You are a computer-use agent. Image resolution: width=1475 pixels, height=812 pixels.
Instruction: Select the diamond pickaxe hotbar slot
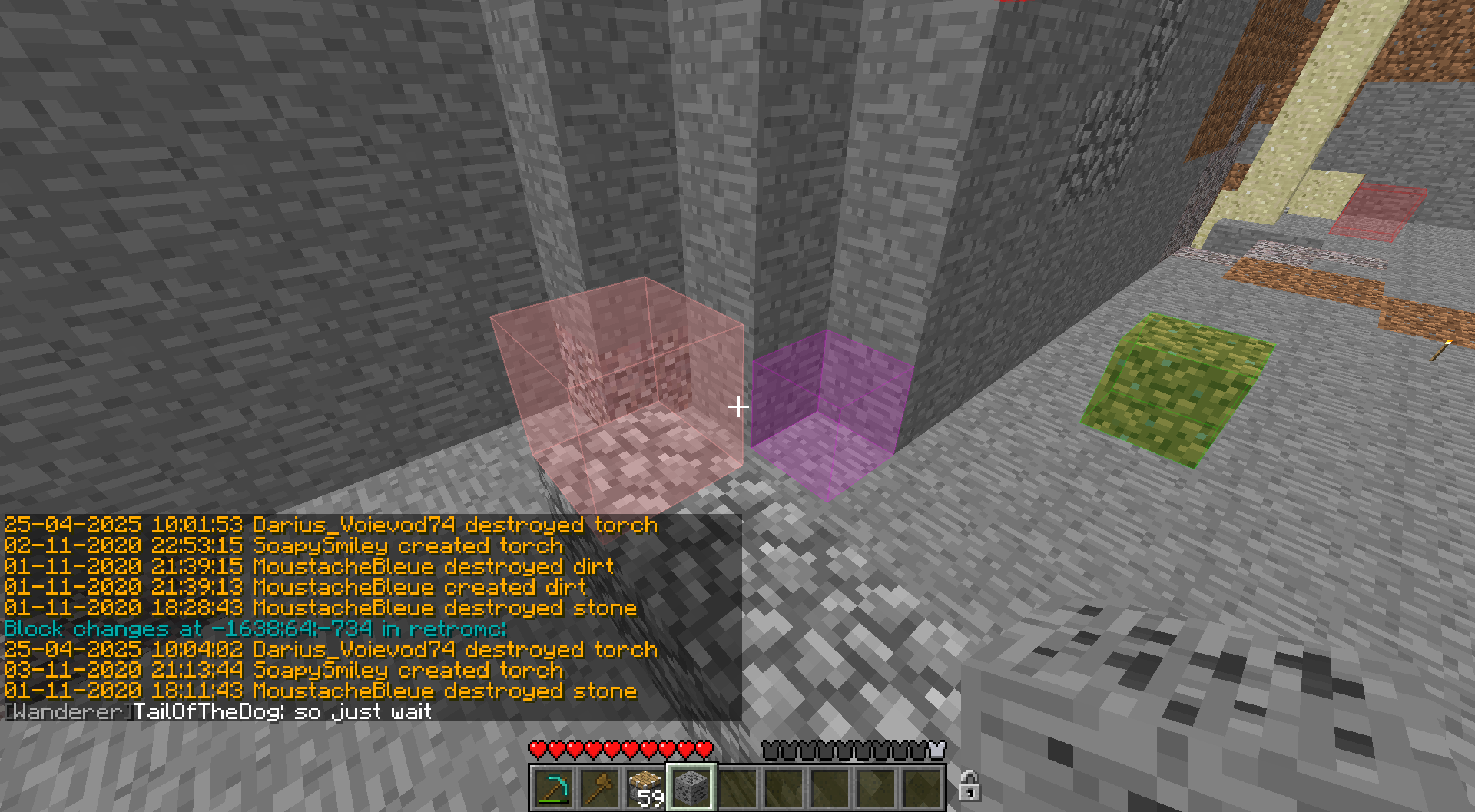pos(552,787)
